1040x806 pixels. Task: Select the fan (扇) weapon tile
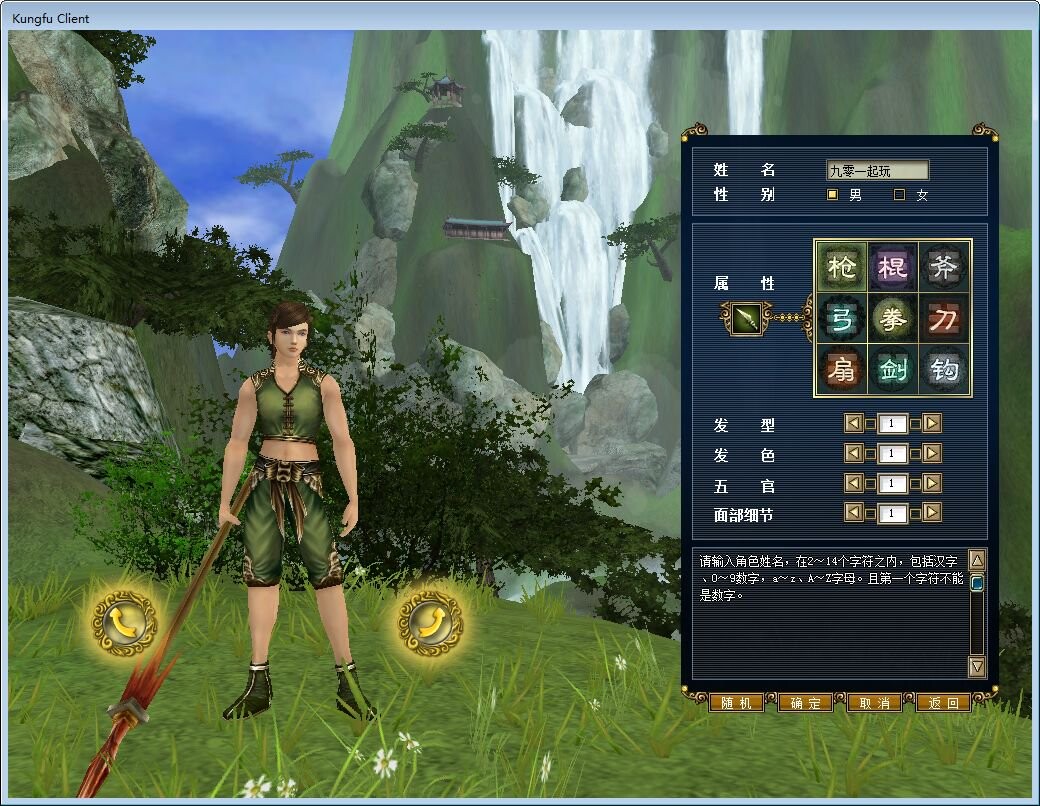click(x=841, y=371)
